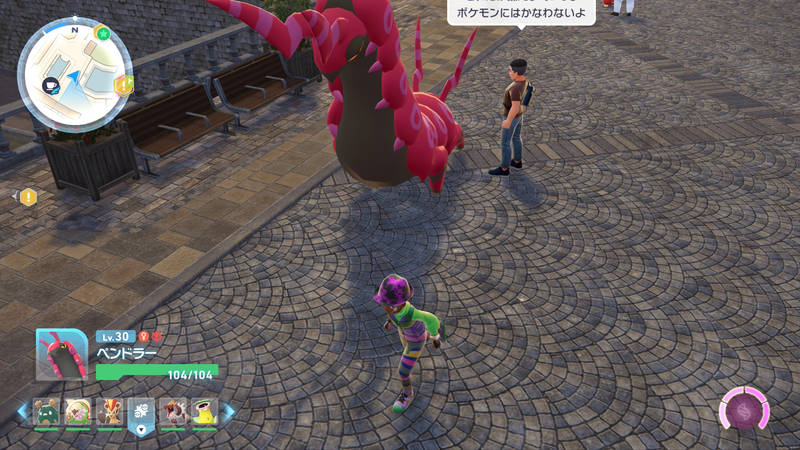Choose the brown rock Pokémon party slot

point(173,412)
